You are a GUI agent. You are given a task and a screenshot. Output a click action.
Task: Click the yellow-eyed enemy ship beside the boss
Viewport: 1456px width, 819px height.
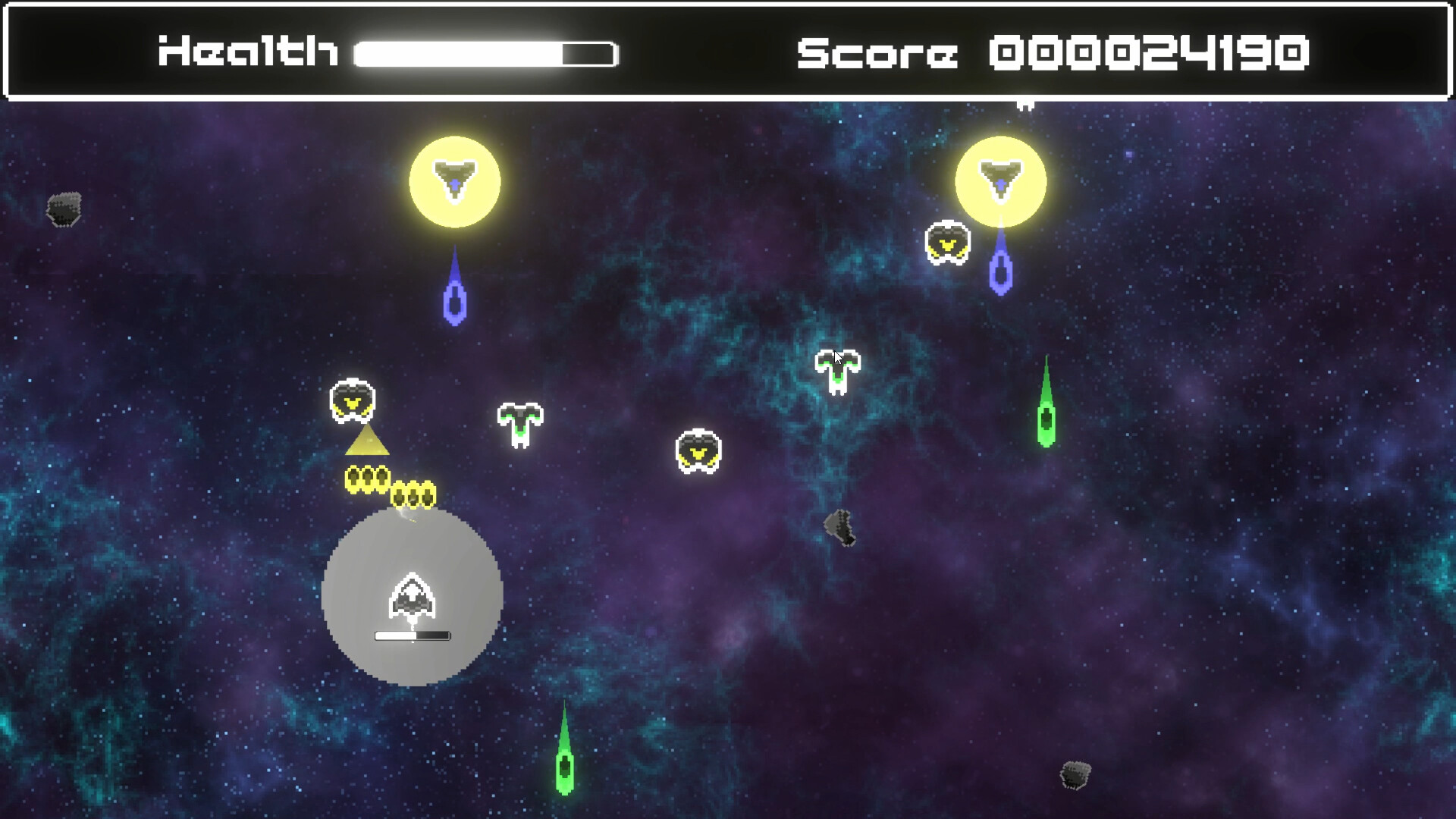[947, 243]
